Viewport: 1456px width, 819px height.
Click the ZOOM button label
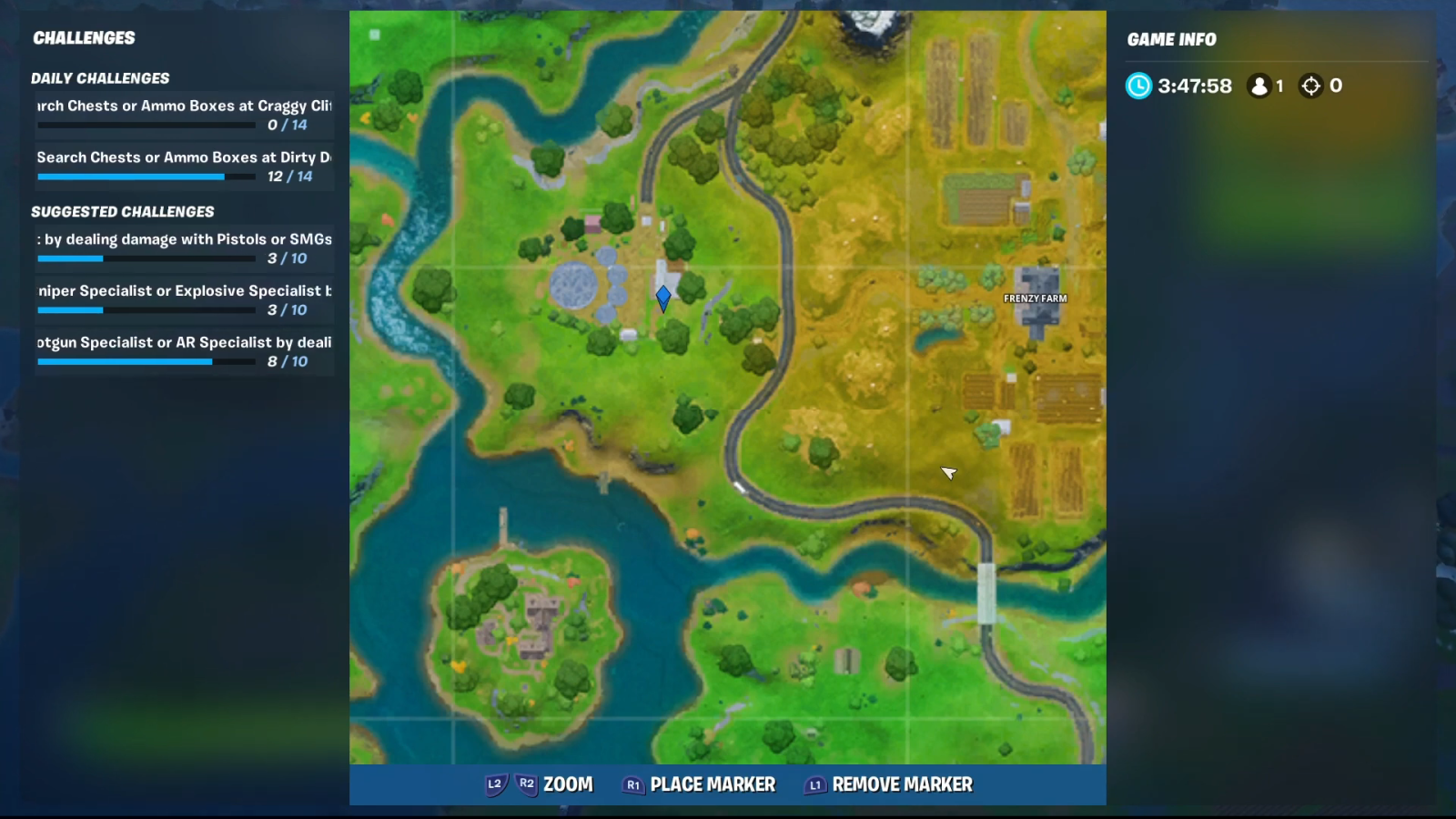[x=568, y=784]
